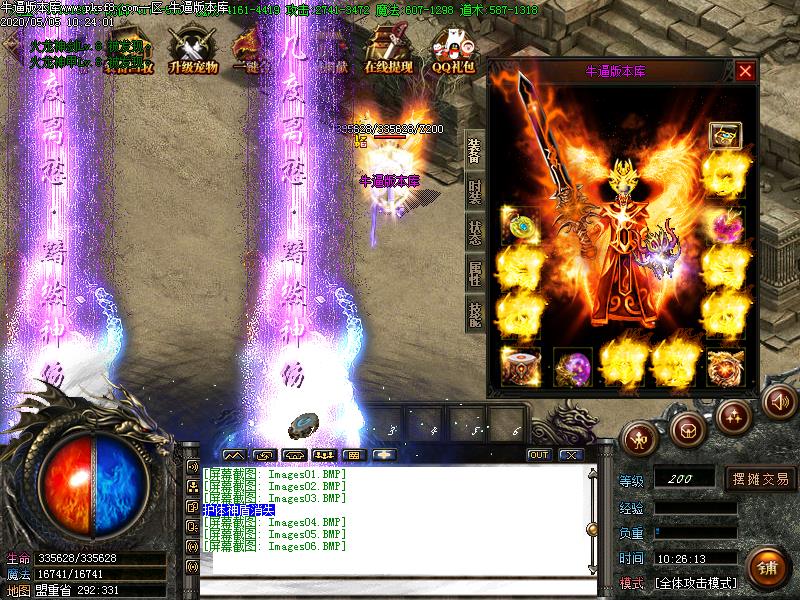Click the 摆摊交易 stall trade button
This screenshot has width=800, height=600.
click(x=761, y=479)
